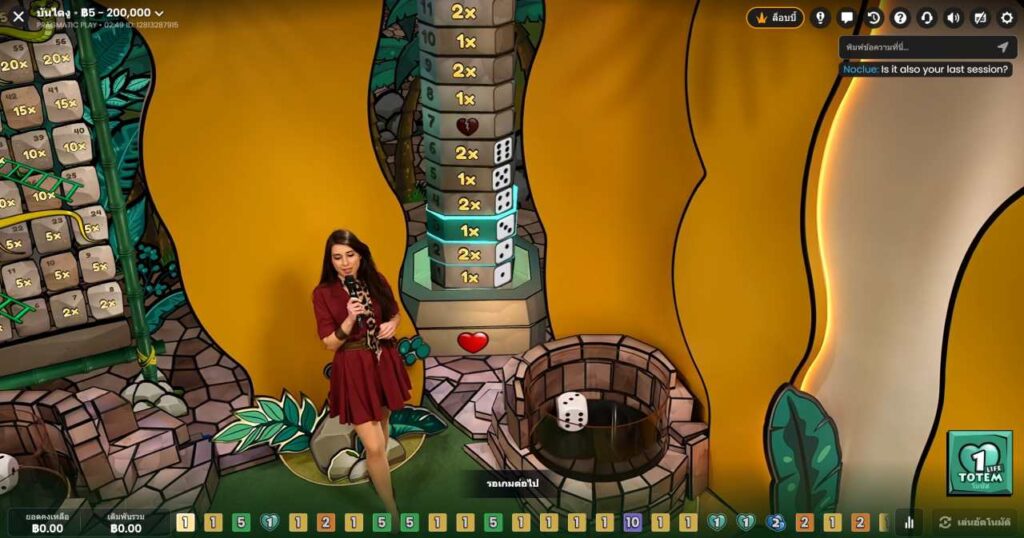Click the auto-play button with circular arrows
1024x538 pixels.
[977, 522]
